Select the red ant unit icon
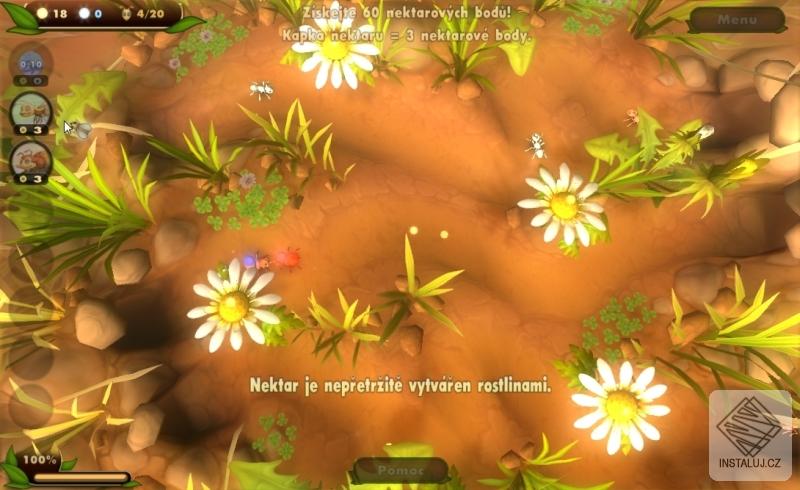 point(30,158)
